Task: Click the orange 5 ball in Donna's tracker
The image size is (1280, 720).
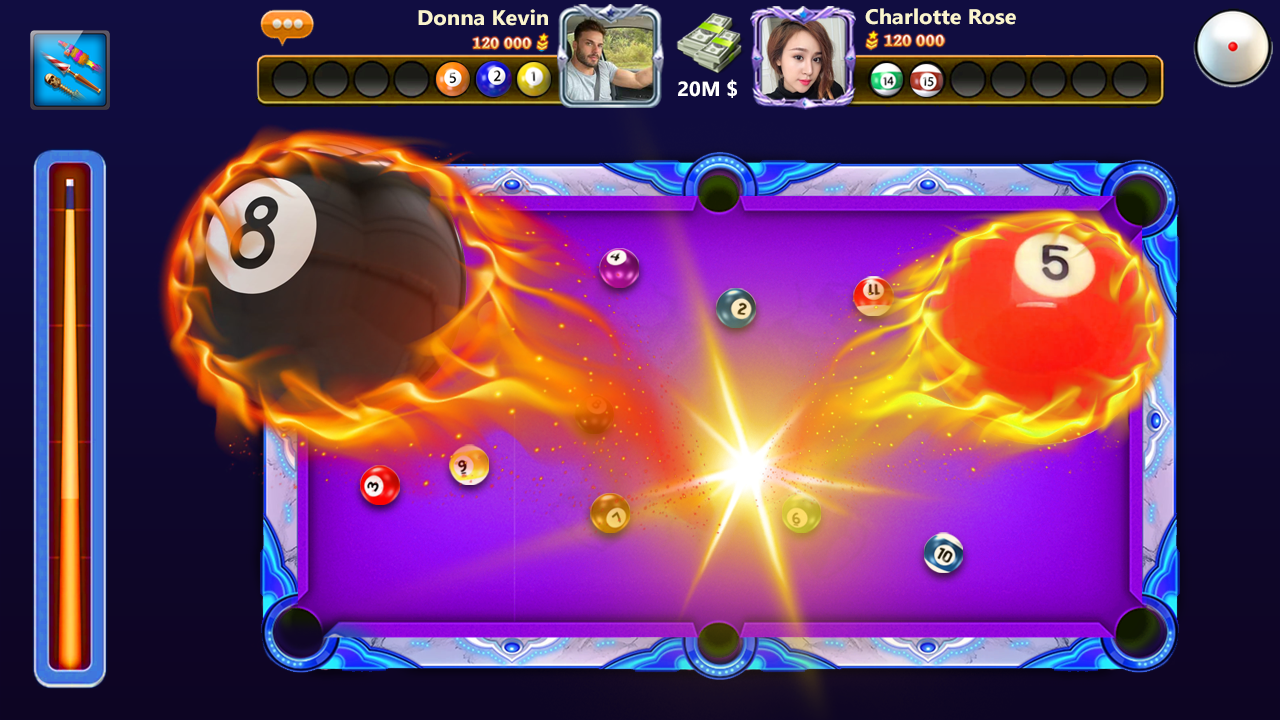Action: 451,78
